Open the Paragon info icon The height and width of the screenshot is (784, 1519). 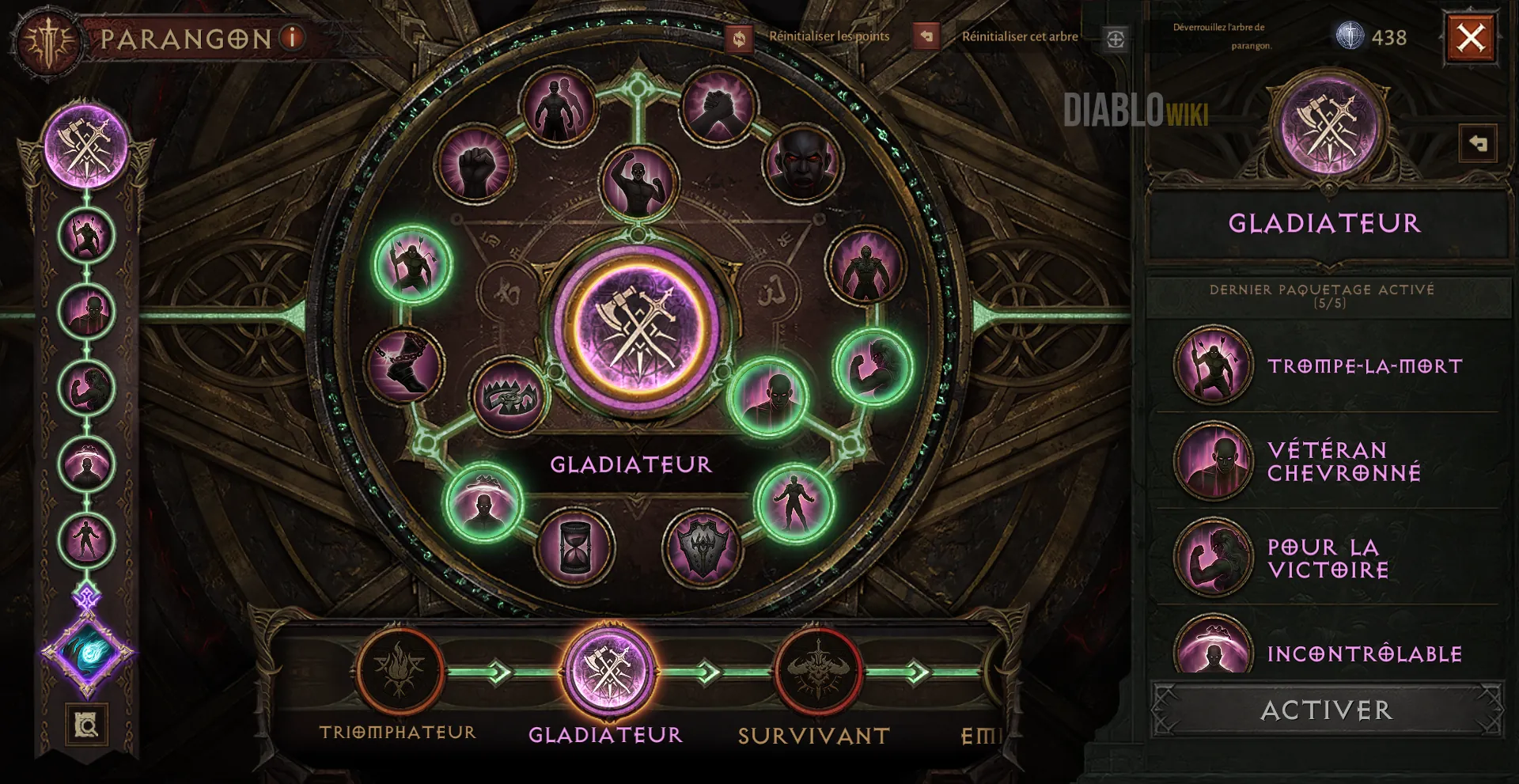pos(292,37)
